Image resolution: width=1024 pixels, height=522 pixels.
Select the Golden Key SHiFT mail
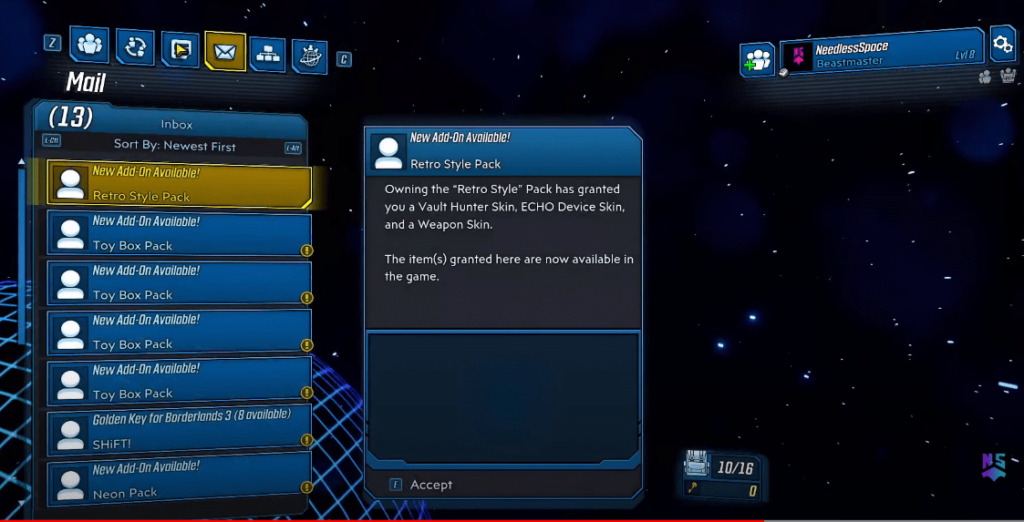(180, 431)
